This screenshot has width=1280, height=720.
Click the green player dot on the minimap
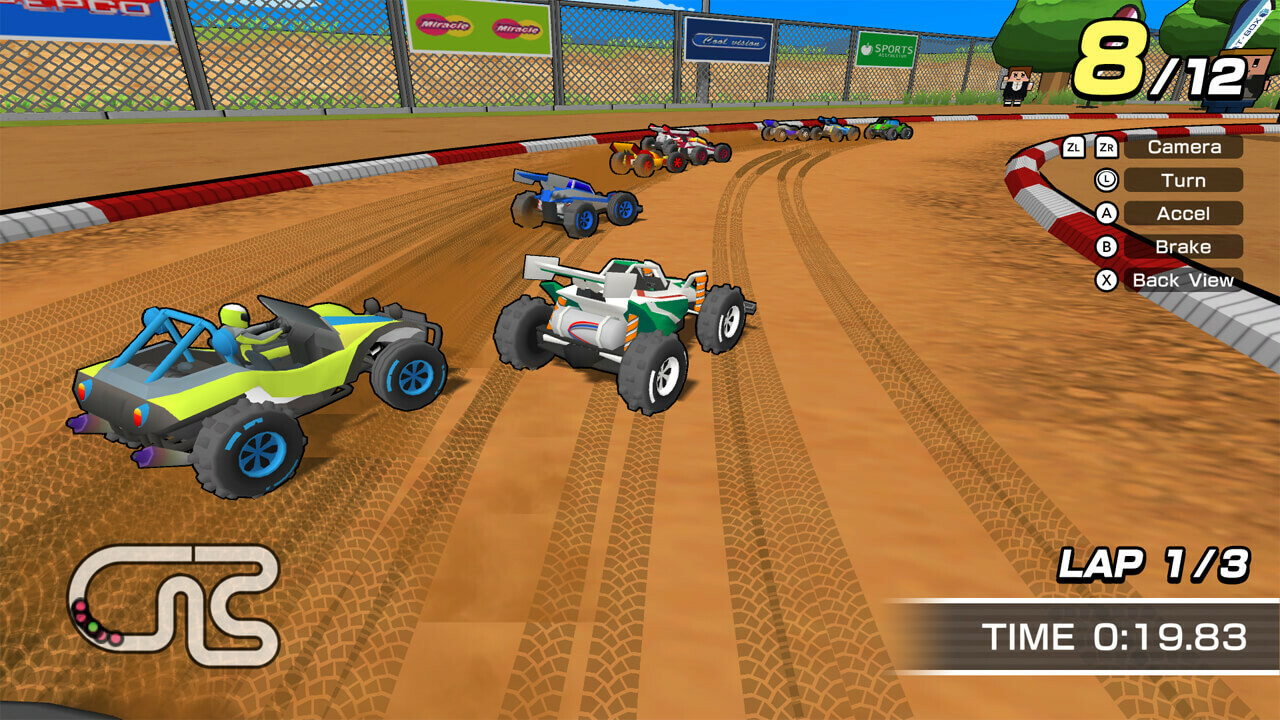[93, 627]
